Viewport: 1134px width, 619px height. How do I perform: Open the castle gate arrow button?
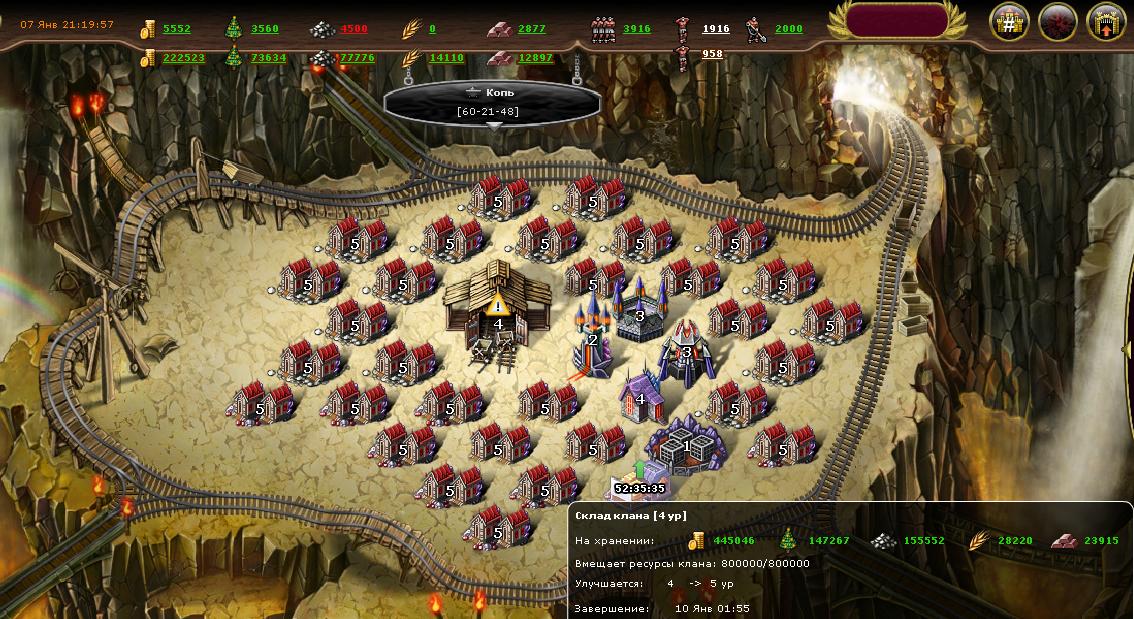(x=1106, y=22)
